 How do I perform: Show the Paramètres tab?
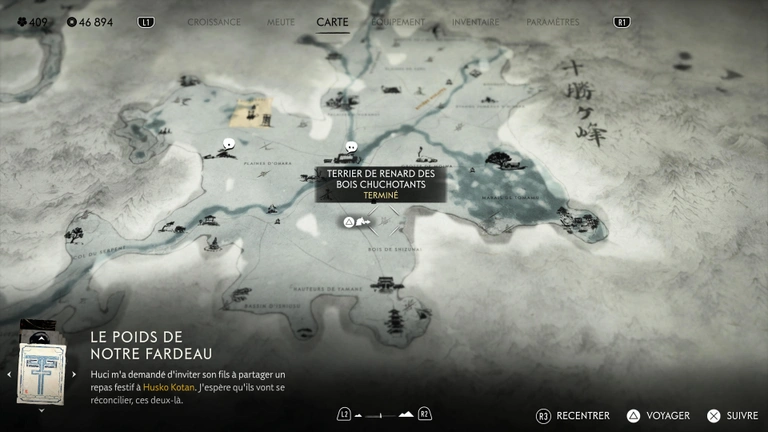(x=552, y=22)
